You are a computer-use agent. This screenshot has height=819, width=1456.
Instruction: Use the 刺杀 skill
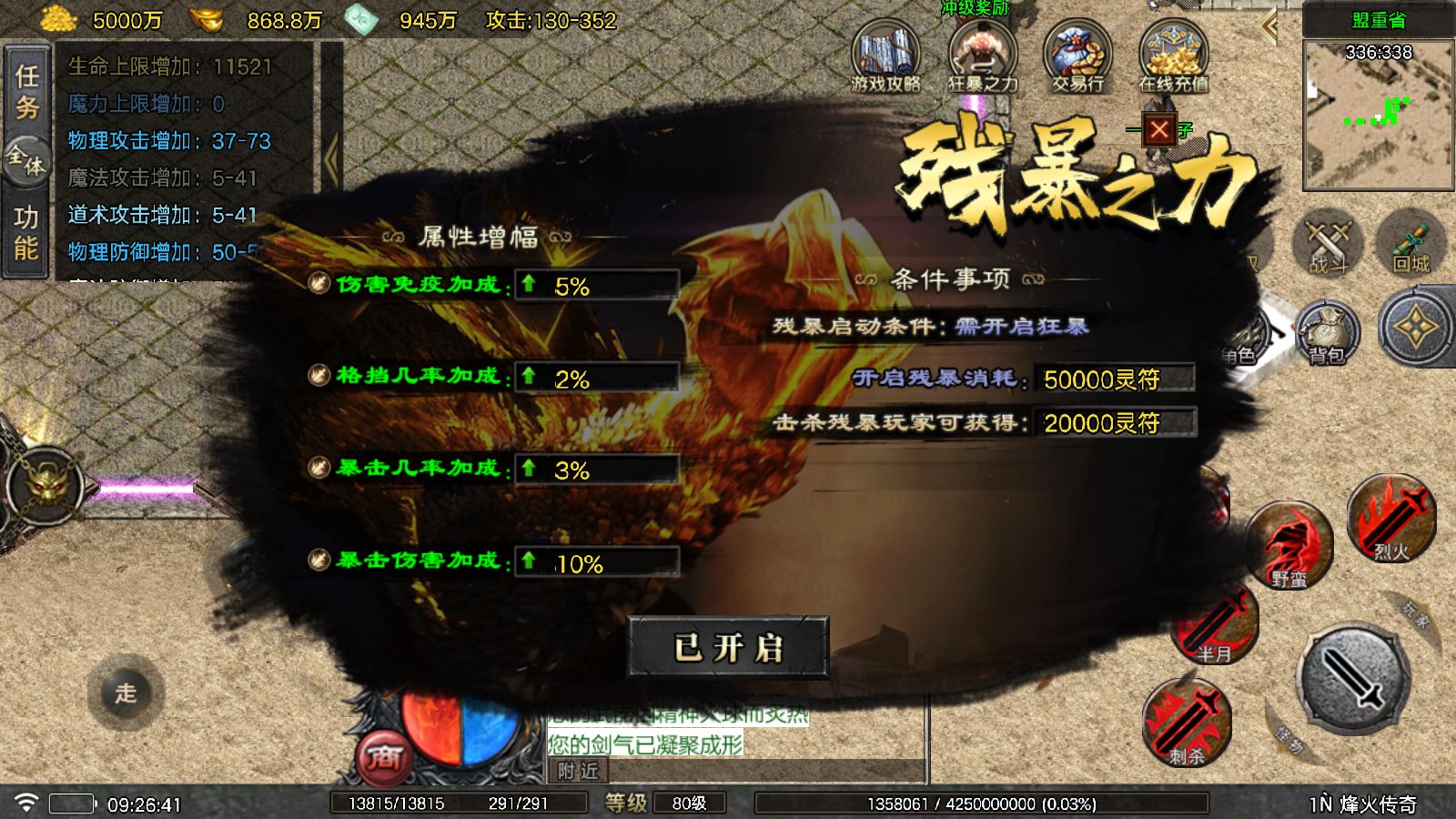point(1187,723)
